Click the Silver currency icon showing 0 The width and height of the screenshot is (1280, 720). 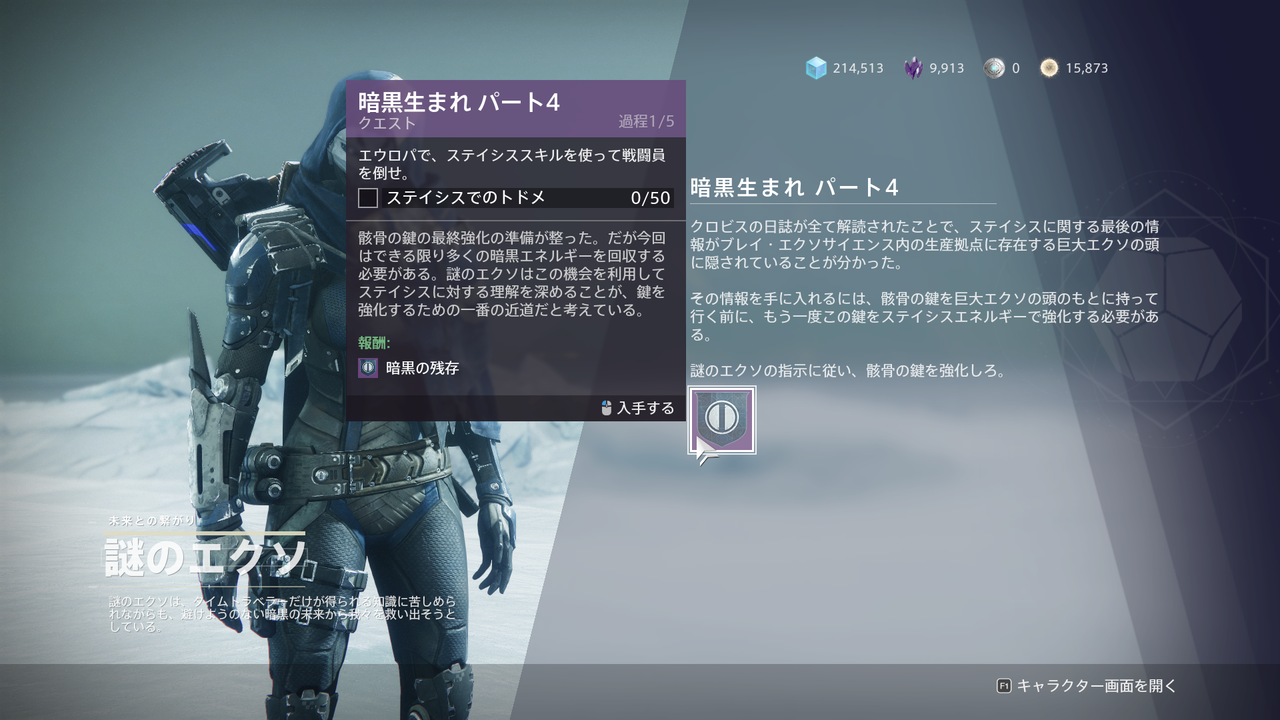click(x=992, y=68)
